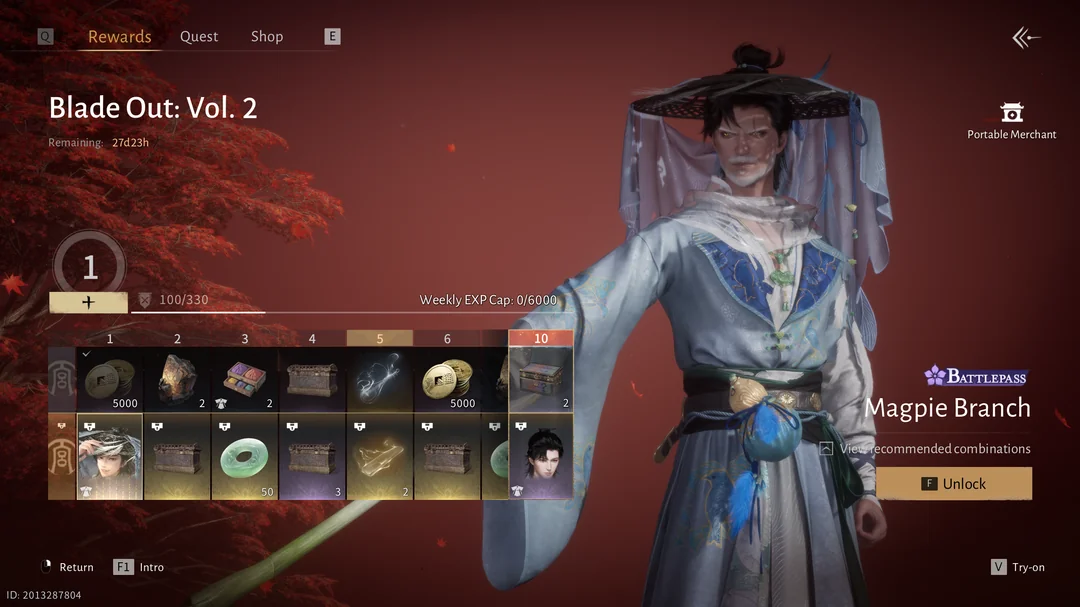Image resolution: width=1080 pixels, height=607 pixels.
Task: Select the level 1 coin reward
Action: pos(110,380)
